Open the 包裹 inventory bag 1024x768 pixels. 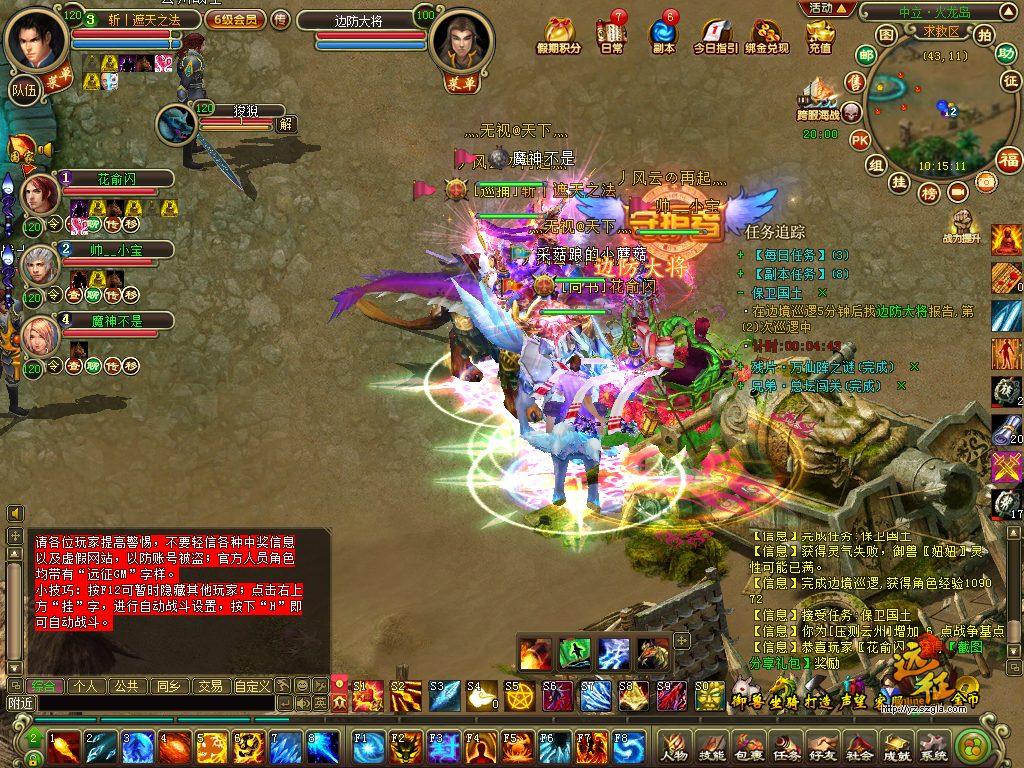tap(744, 746)
